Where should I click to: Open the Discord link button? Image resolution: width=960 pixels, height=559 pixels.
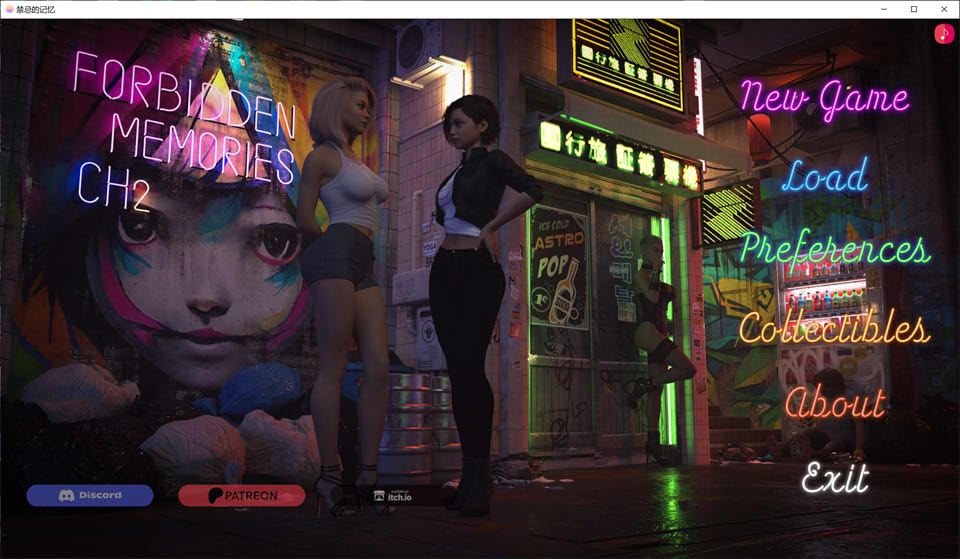pyautogui.click(x=90, y=495)
